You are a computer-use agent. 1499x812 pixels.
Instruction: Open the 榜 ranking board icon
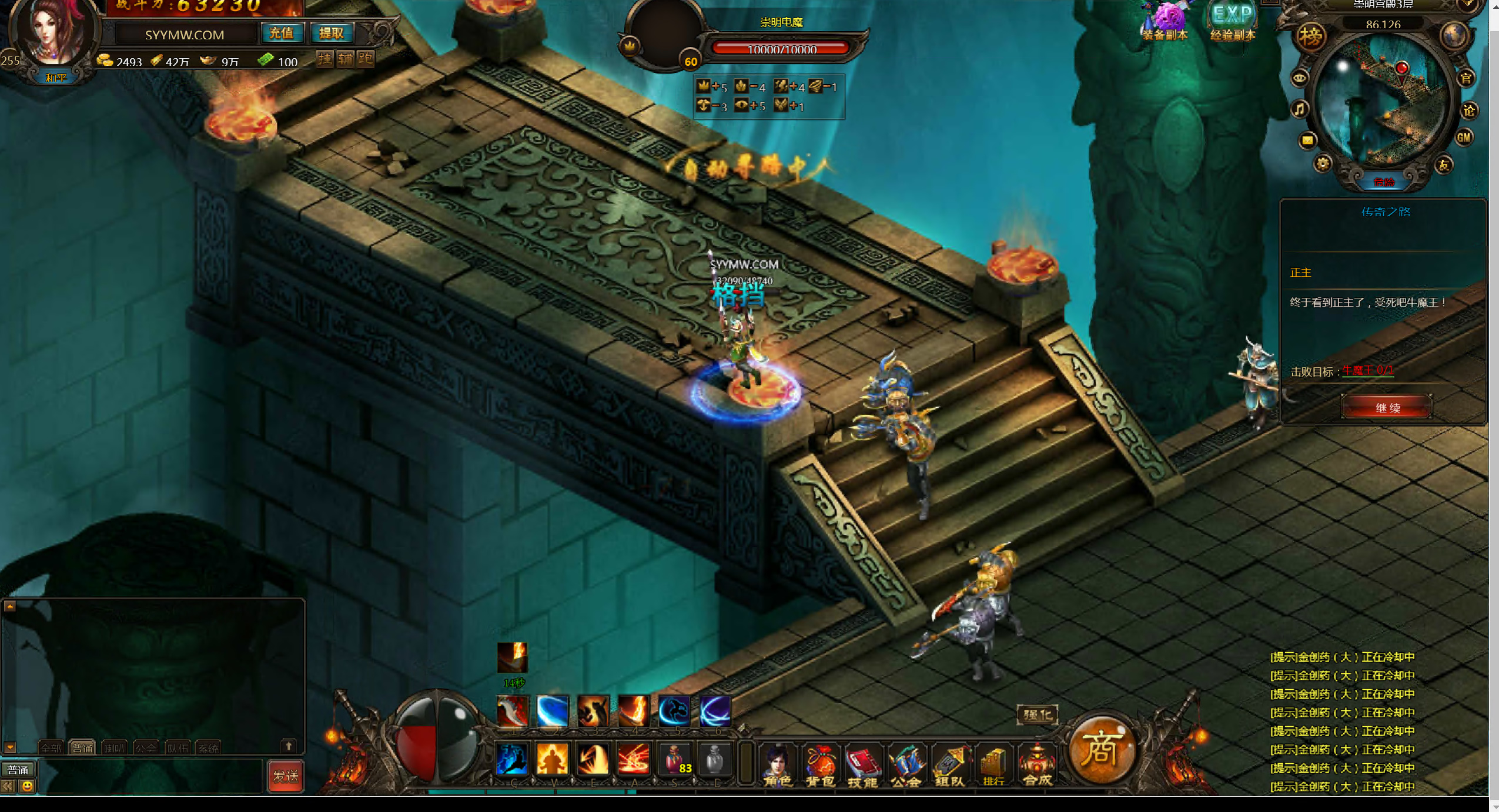[x=1310, y=37]
